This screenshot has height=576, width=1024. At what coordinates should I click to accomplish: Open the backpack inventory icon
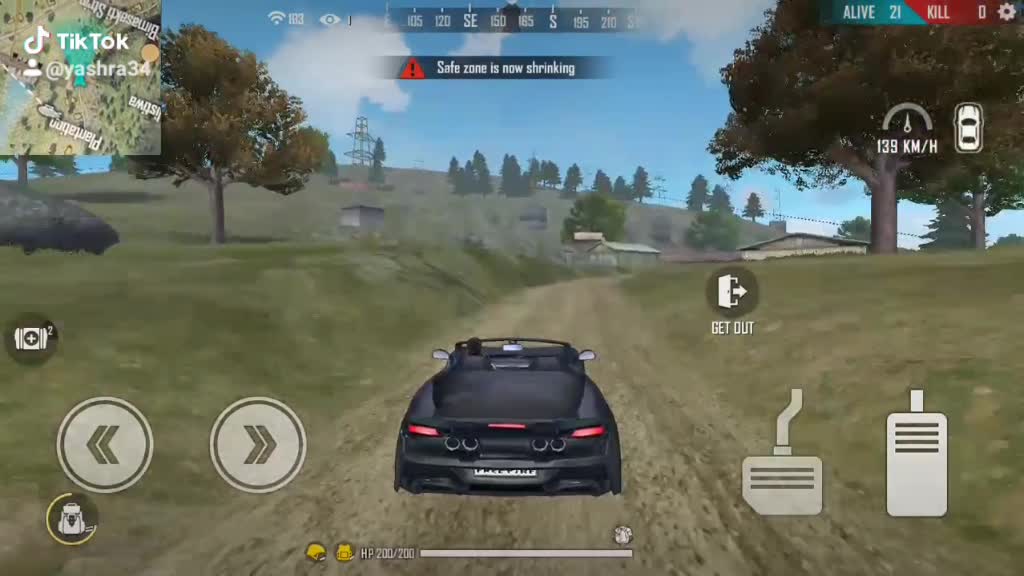72,519
